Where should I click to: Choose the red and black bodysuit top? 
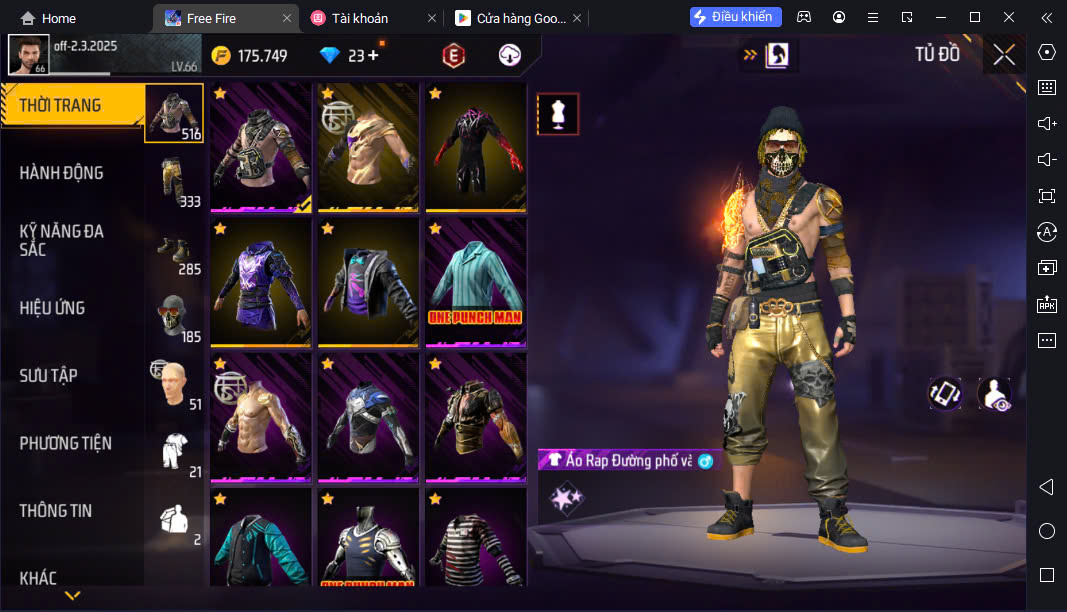(476, 147)
